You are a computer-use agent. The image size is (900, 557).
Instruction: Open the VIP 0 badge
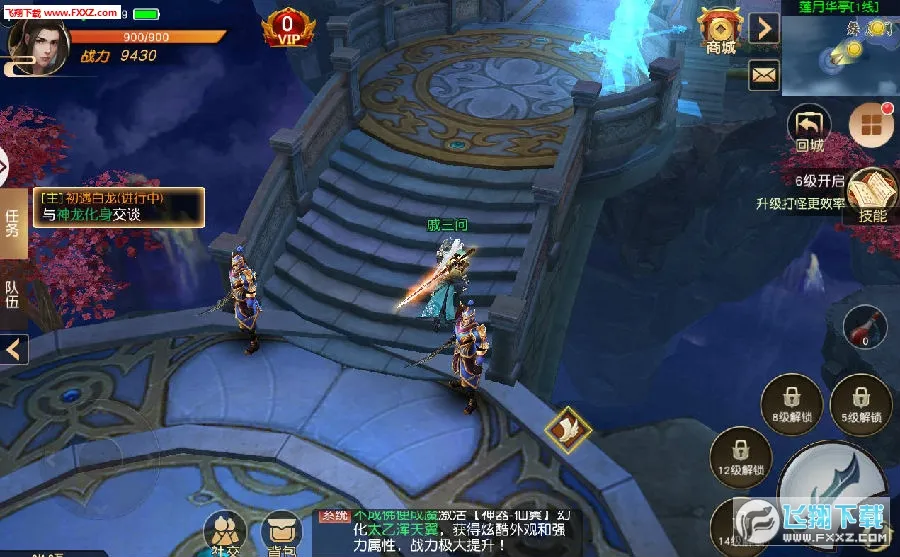coord(288,30)
